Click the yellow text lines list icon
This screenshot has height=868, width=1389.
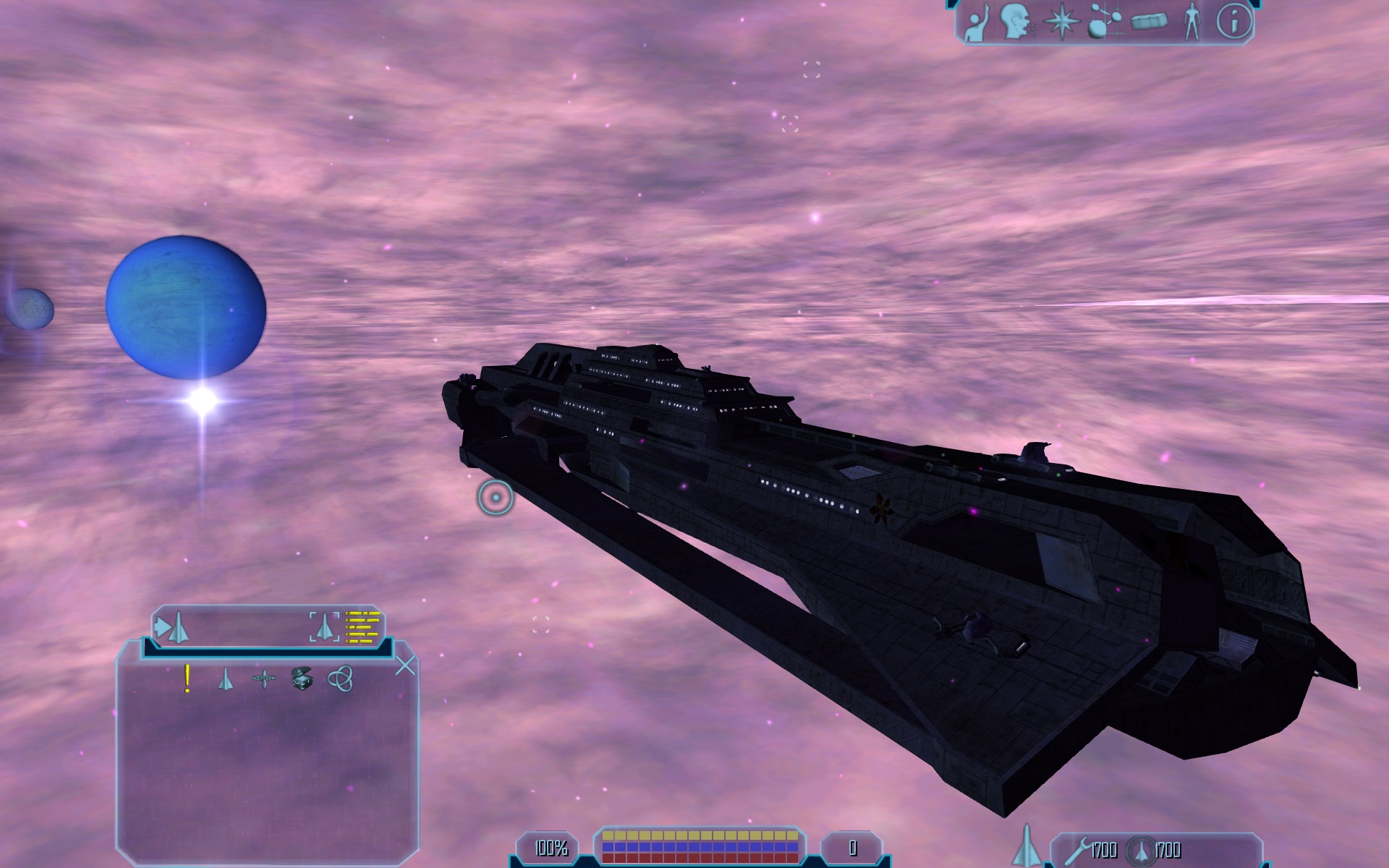[363, 627]
